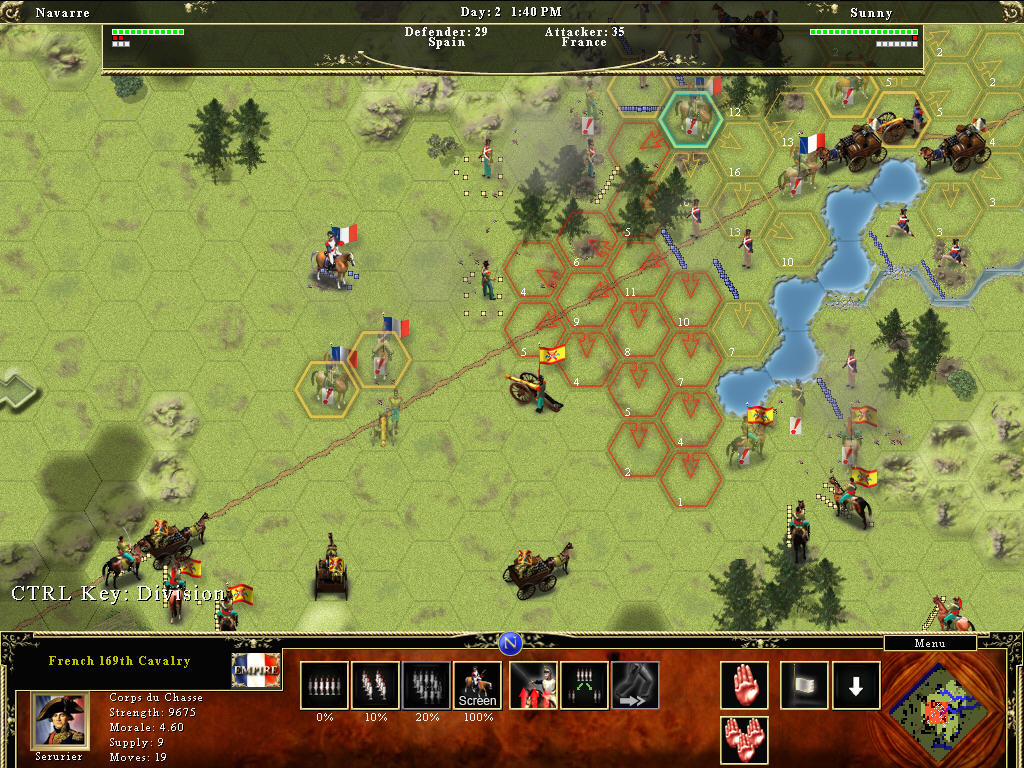Click the charge attack soldier icon
The image size is (1024, 768).
(533, 686)
